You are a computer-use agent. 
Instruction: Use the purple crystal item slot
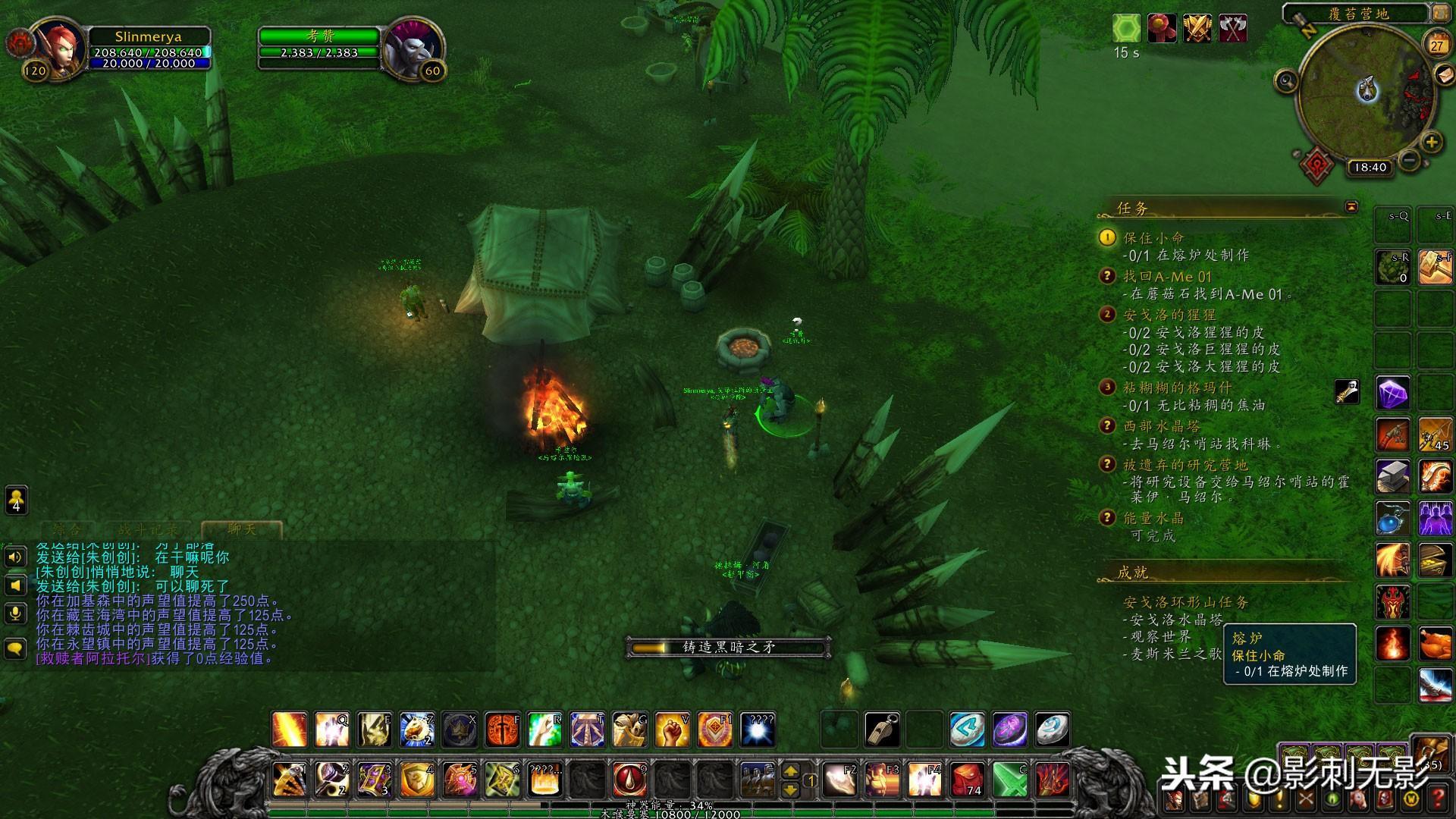coord(1393,394)
